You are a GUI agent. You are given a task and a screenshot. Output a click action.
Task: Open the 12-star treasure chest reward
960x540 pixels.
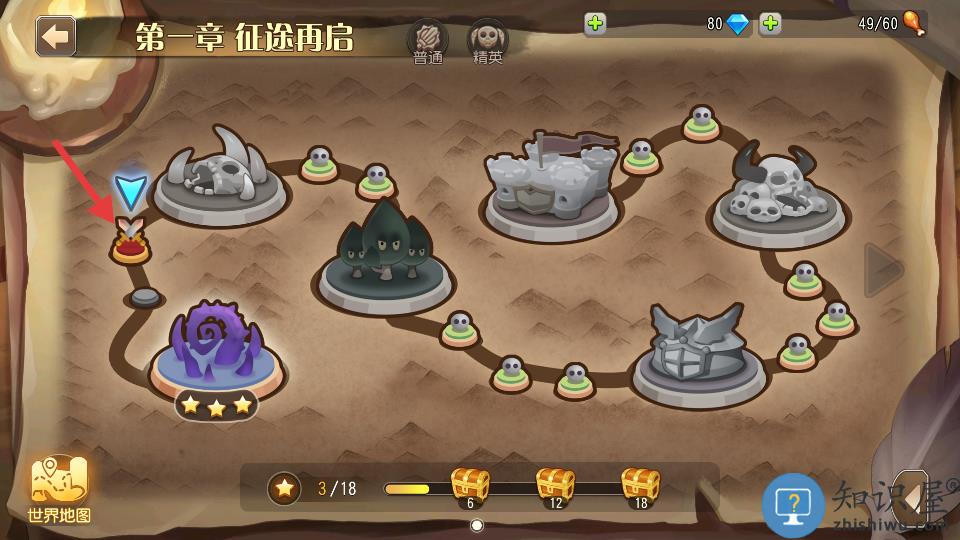coord(556,485)
